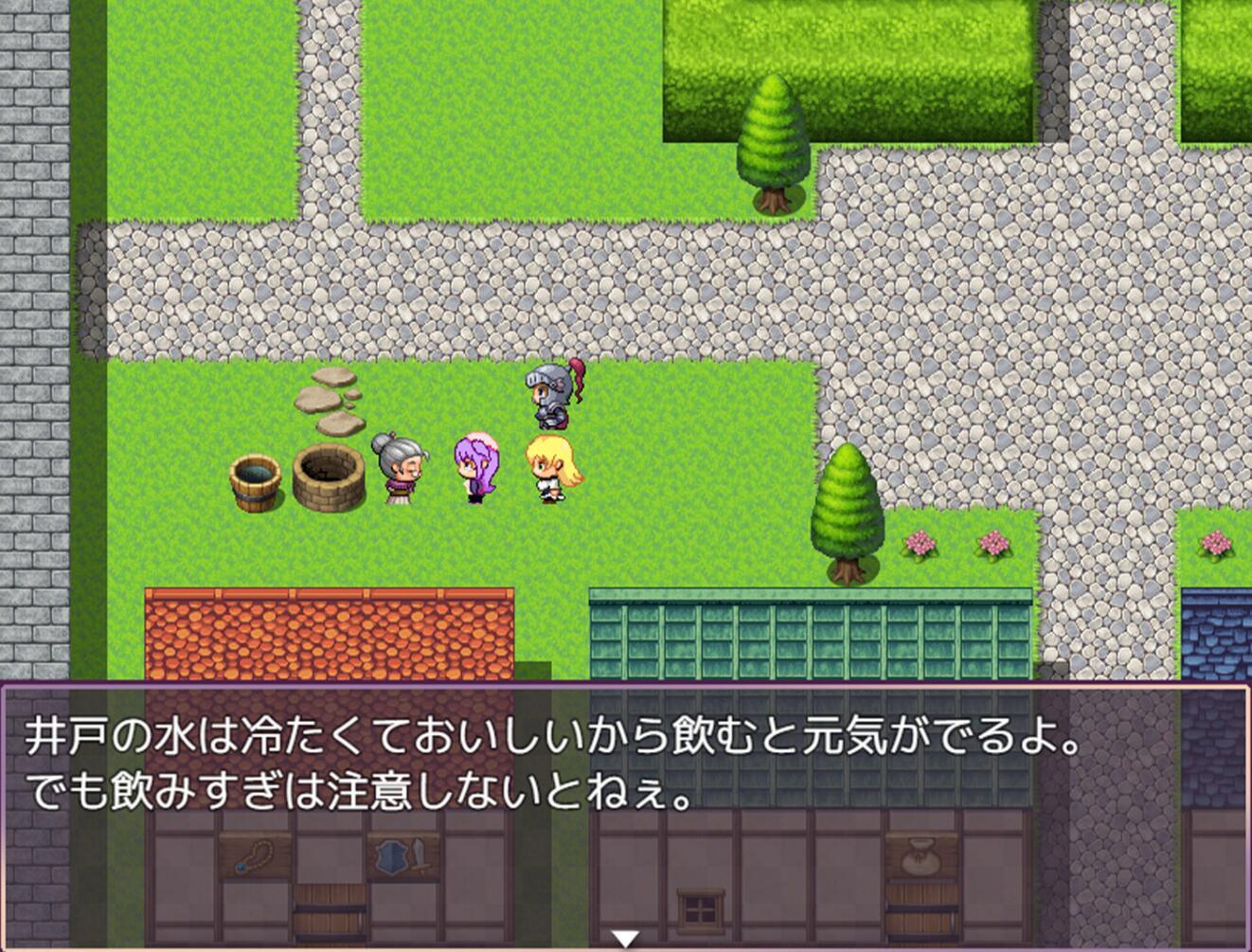
Task: Click the shield and sword display
Action: click(402, 855)
